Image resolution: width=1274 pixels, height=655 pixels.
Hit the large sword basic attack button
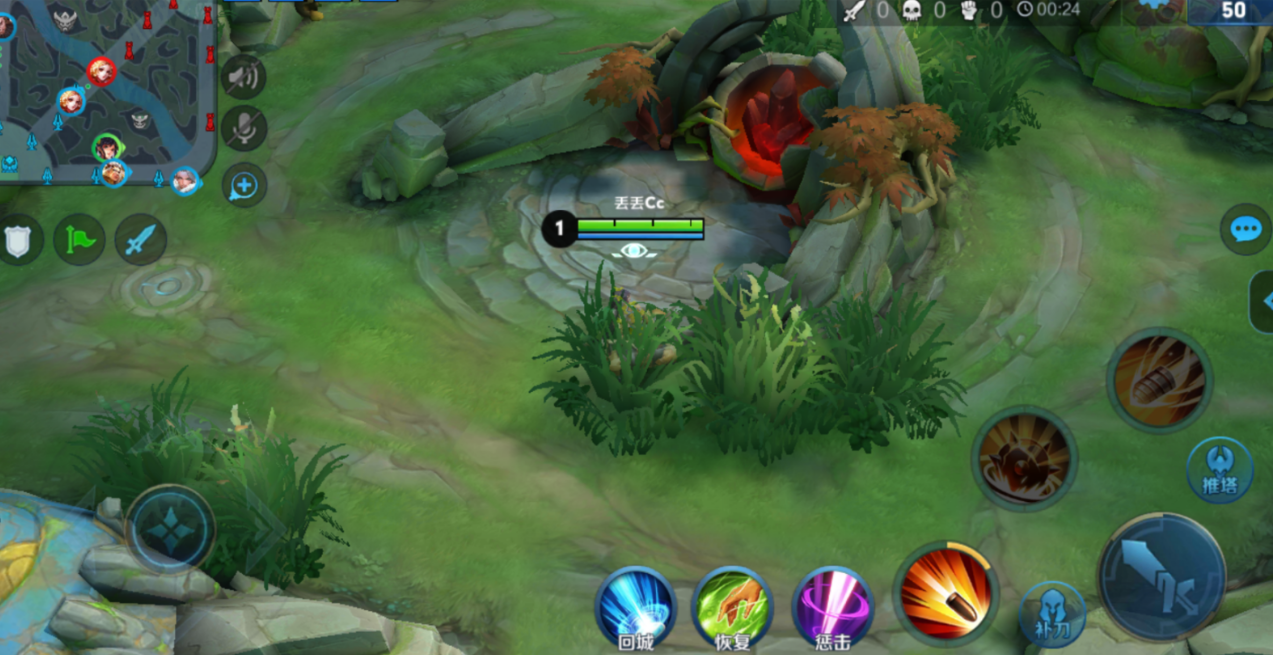(1161, 576)
